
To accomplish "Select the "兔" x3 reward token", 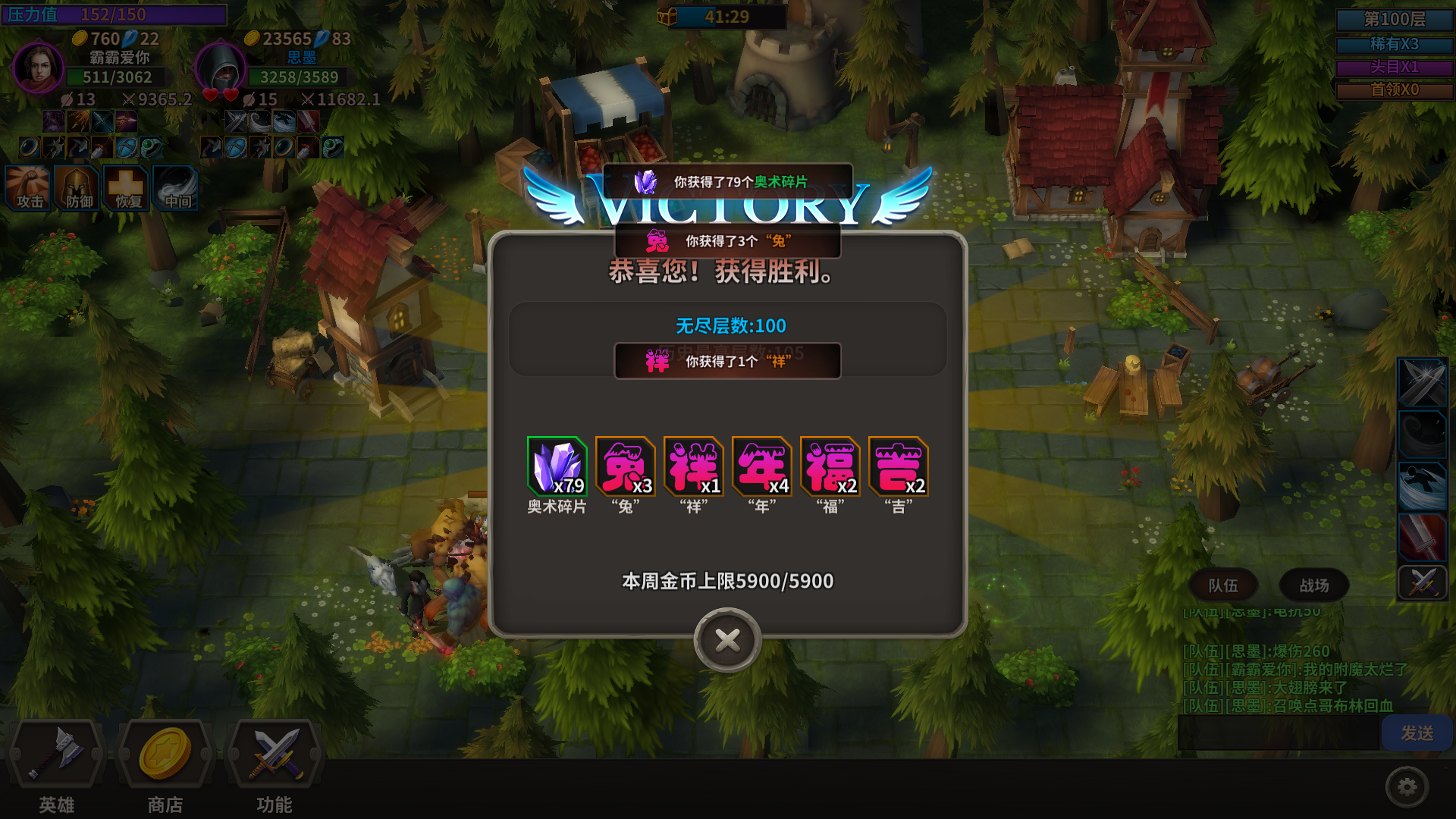I will [x=626, y=466].
